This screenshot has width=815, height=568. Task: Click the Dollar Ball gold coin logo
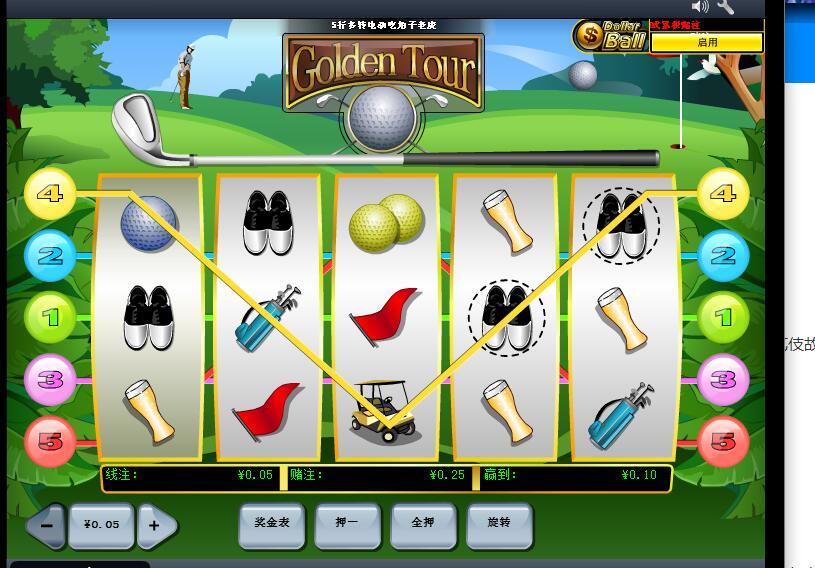tap(589, 37)
